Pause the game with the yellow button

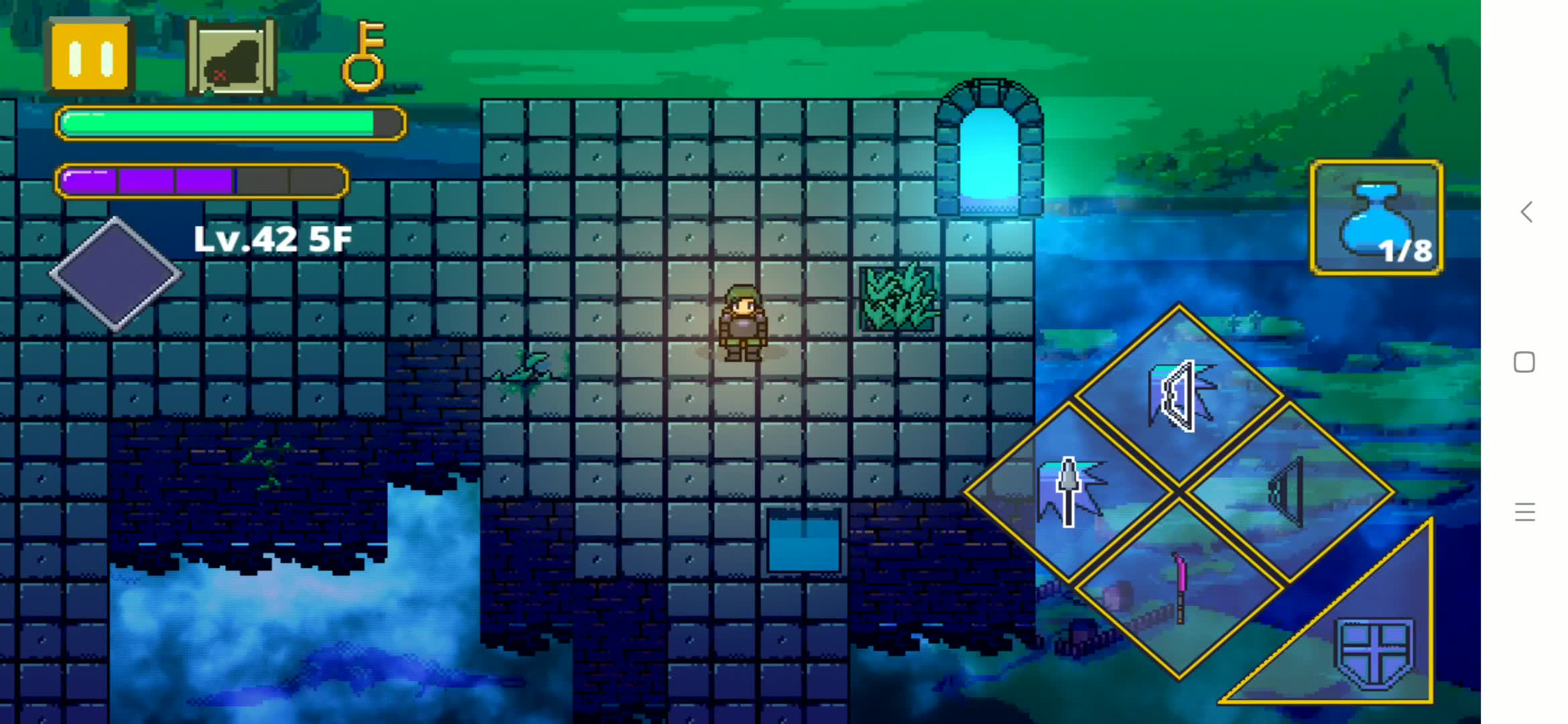pos(90,57)
